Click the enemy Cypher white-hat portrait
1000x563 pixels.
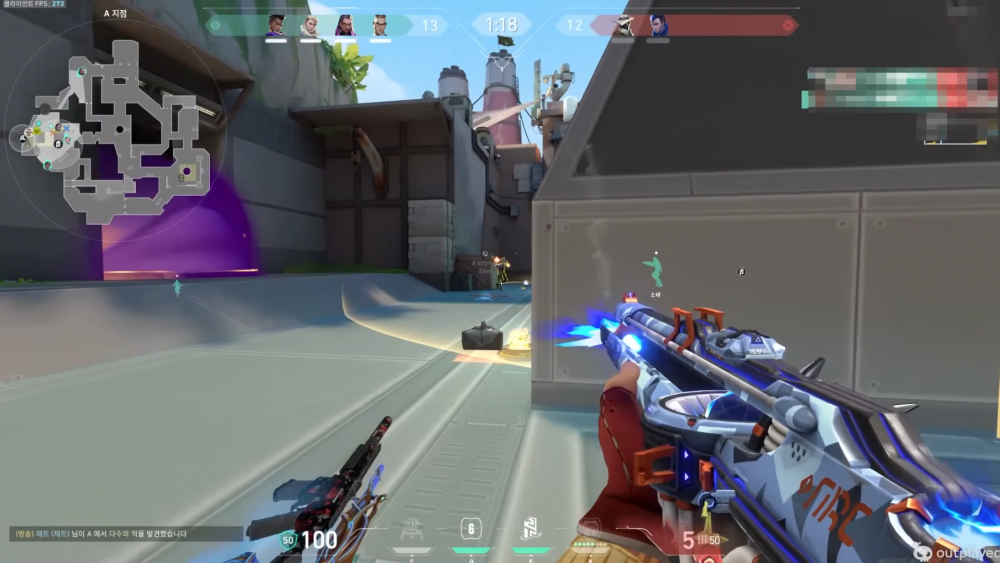click(623, 26)
